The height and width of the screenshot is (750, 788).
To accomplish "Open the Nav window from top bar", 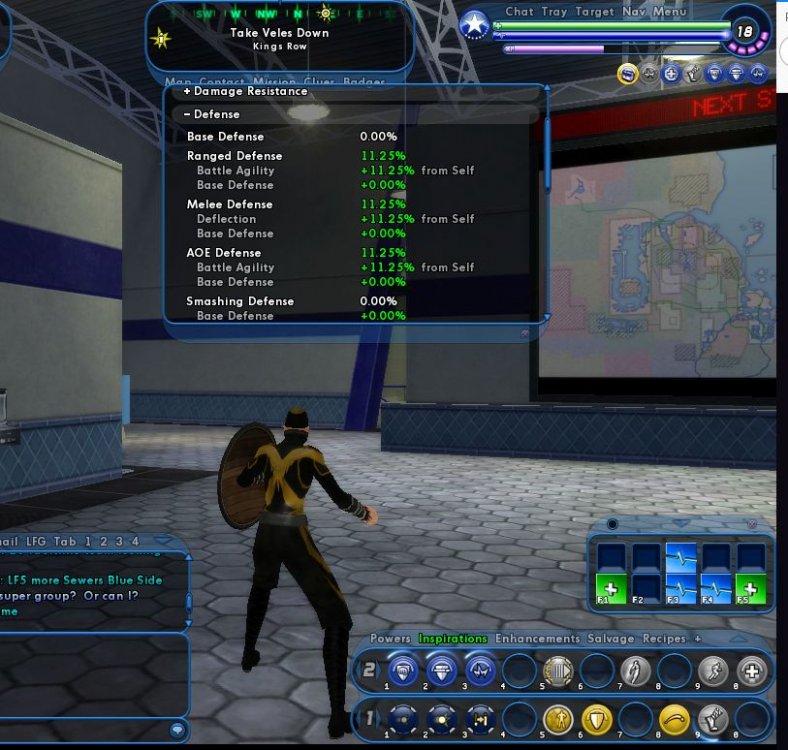I will coord(633,12).
